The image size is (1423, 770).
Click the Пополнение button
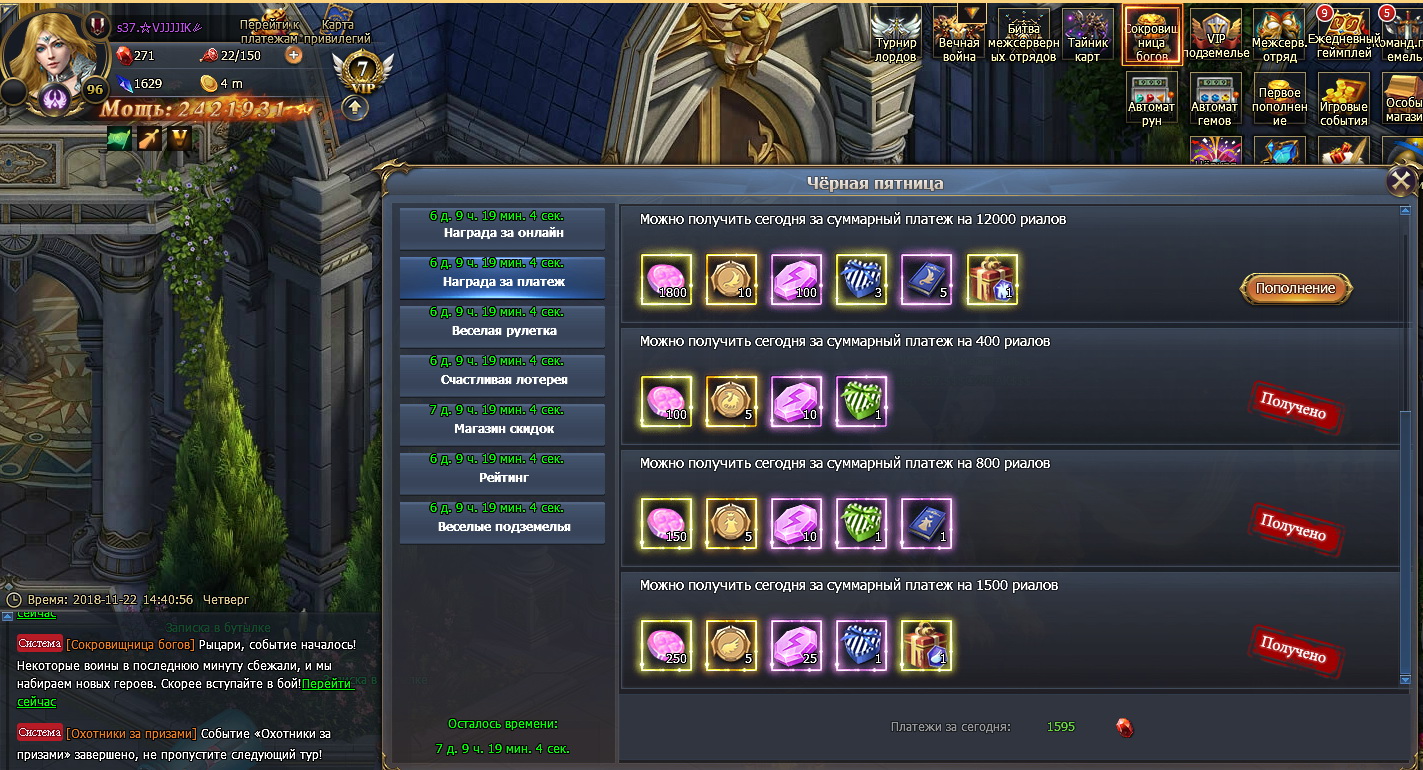[1296, 288]
